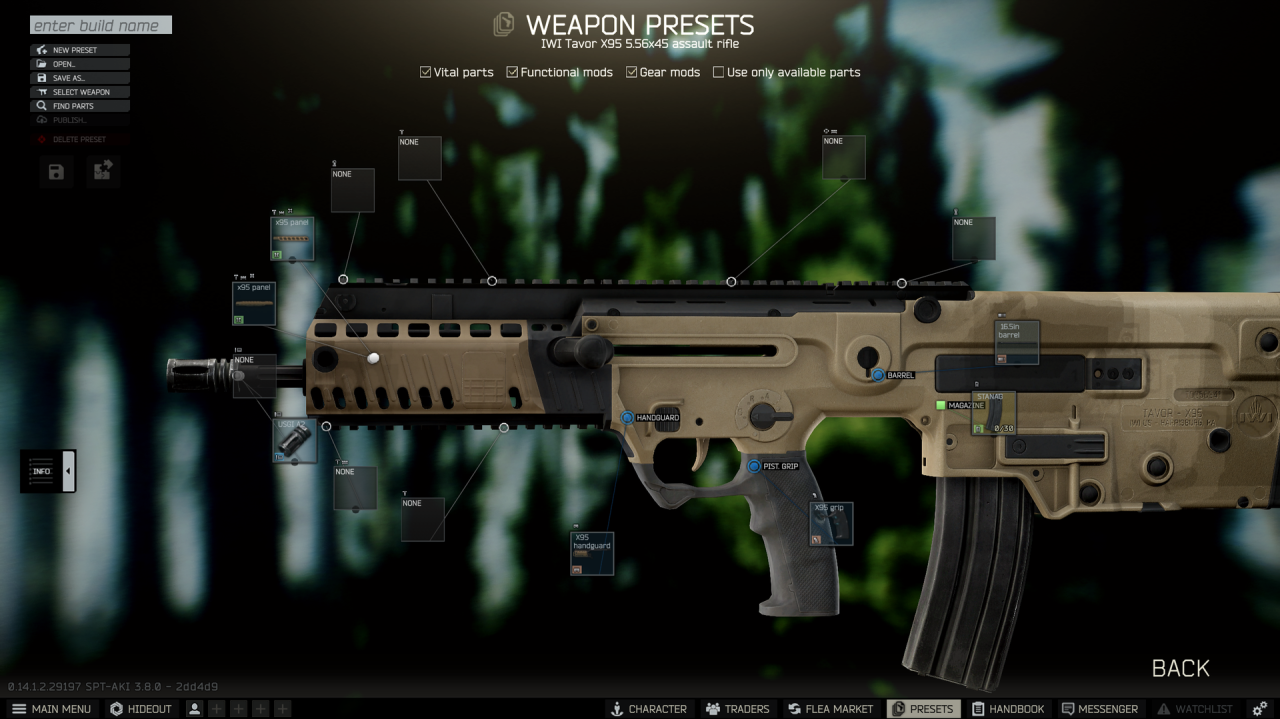
Task: Click the BACK button
Action: pos(1180,668)
